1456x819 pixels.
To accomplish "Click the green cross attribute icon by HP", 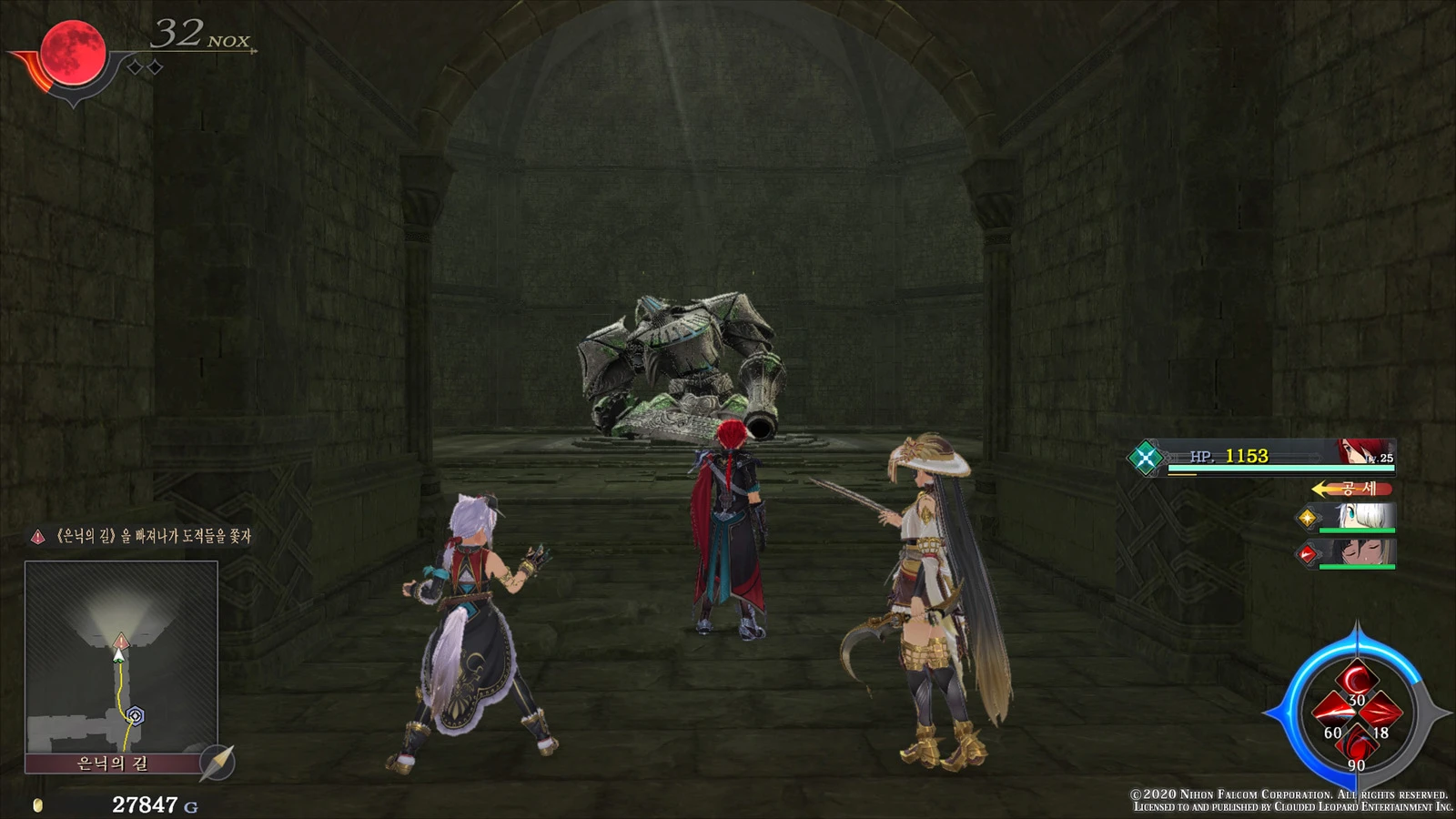I will [1146, 457].
